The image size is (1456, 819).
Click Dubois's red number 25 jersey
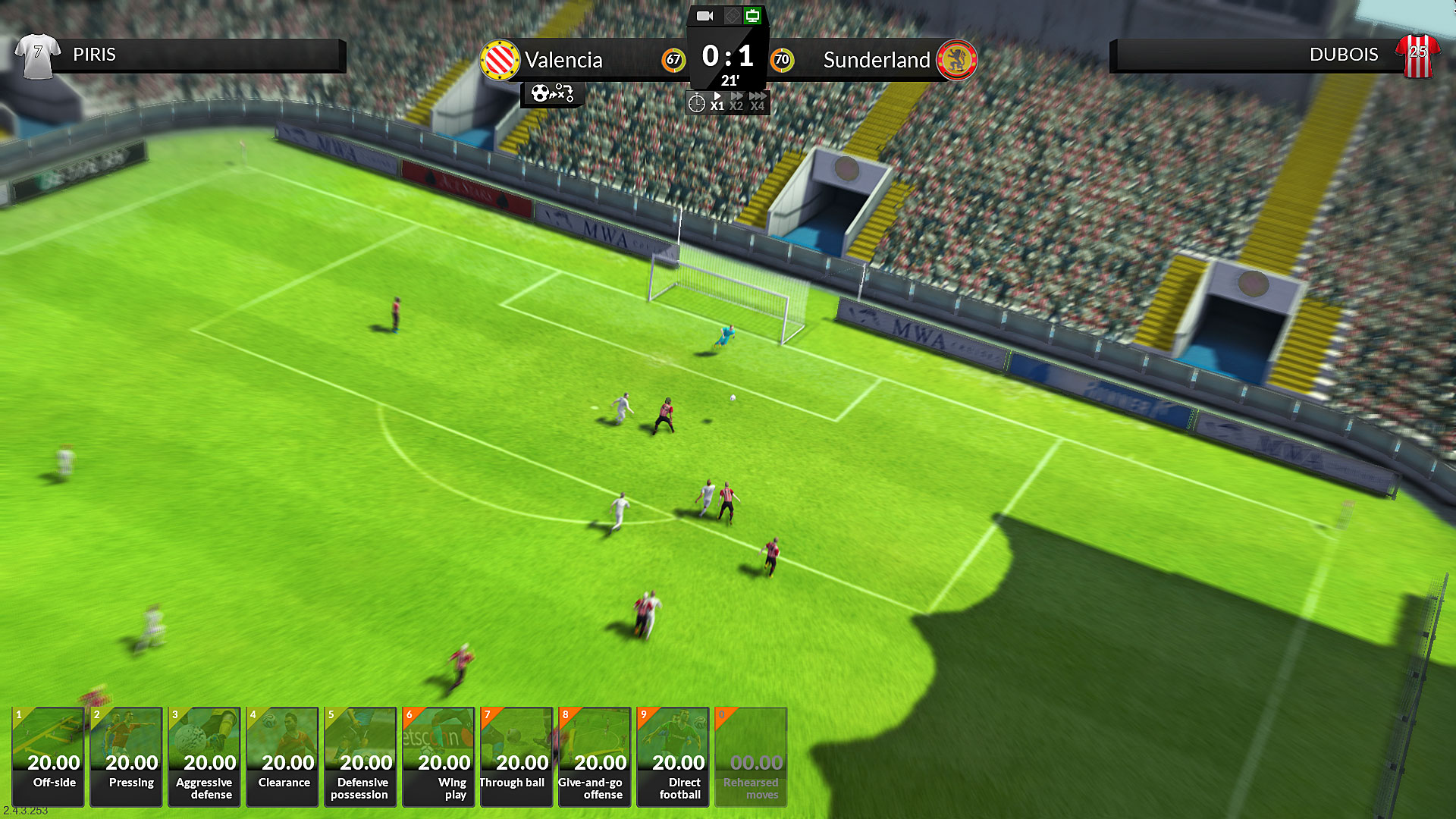pos(1417,54)
